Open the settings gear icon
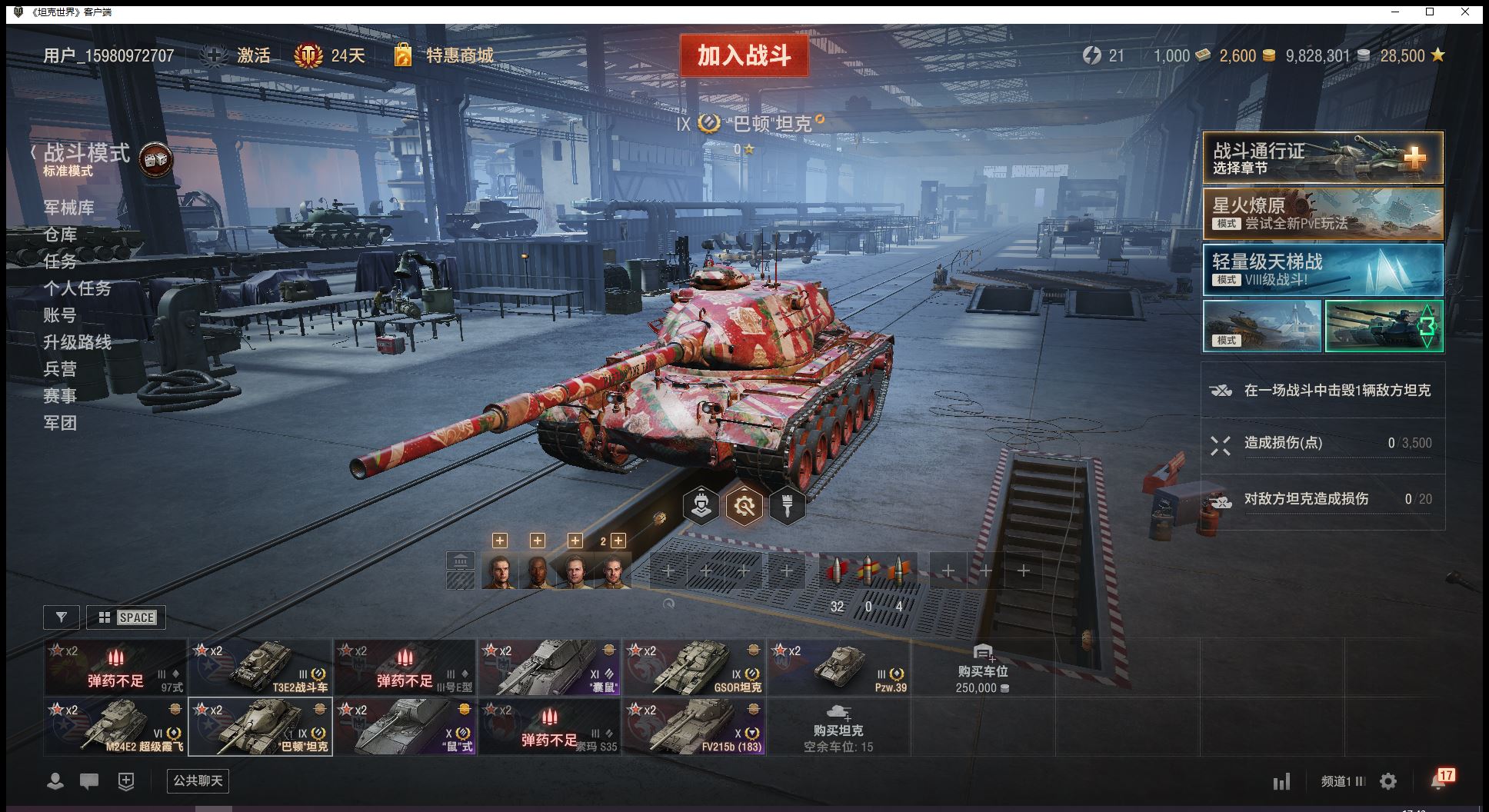The width and height of the screenshot is (1489, 812). coord(1388,782)
